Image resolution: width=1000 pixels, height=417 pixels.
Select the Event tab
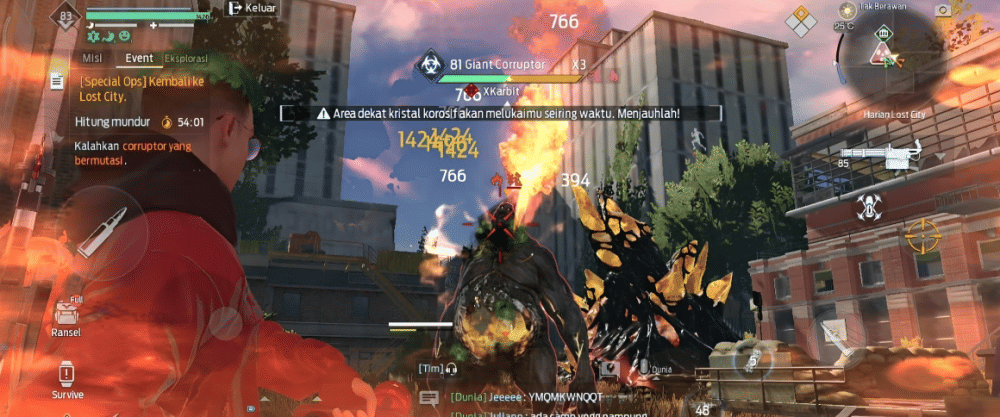tap(139, 59)
